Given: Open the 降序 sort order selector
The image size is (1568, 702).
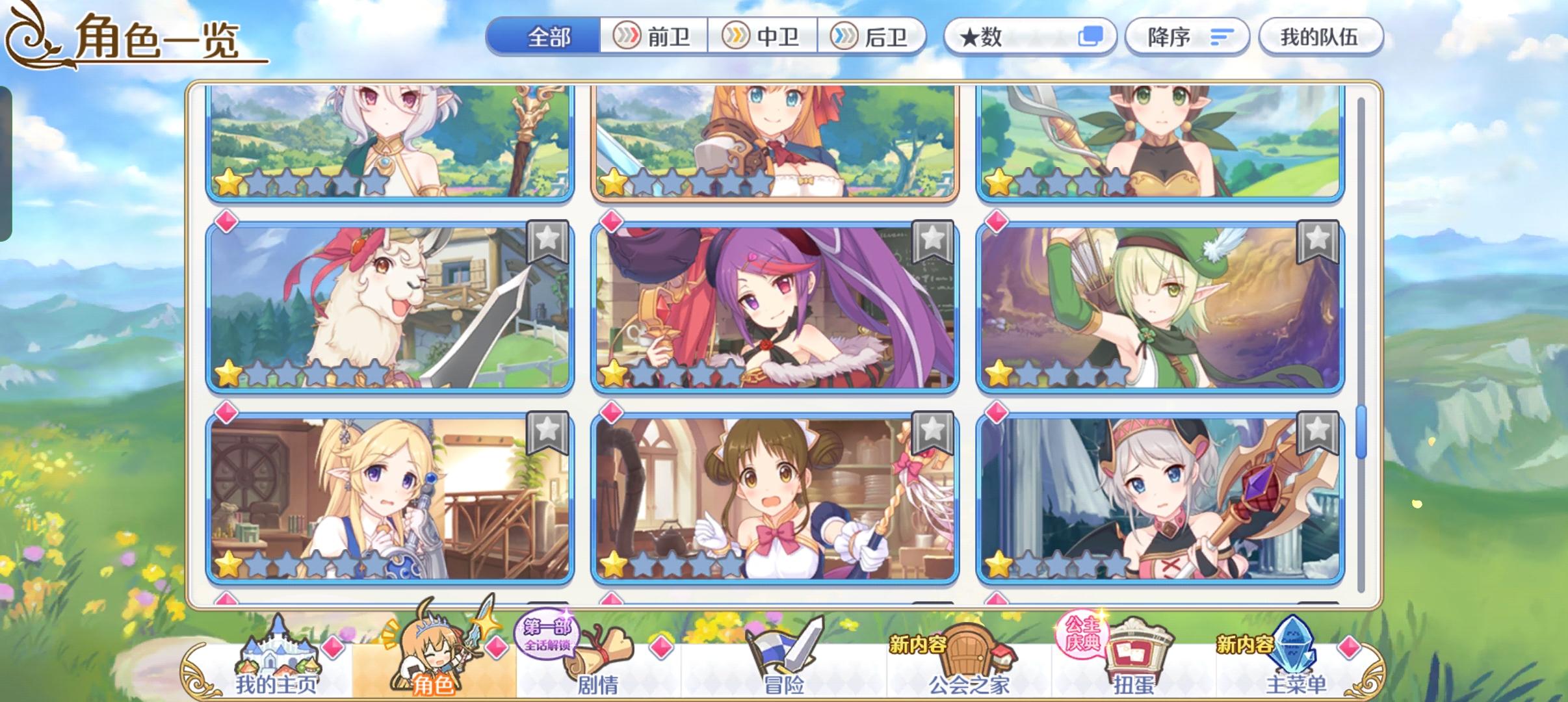Looking at the screenshot, I should pyautogui.click(x=1187, y=37).
